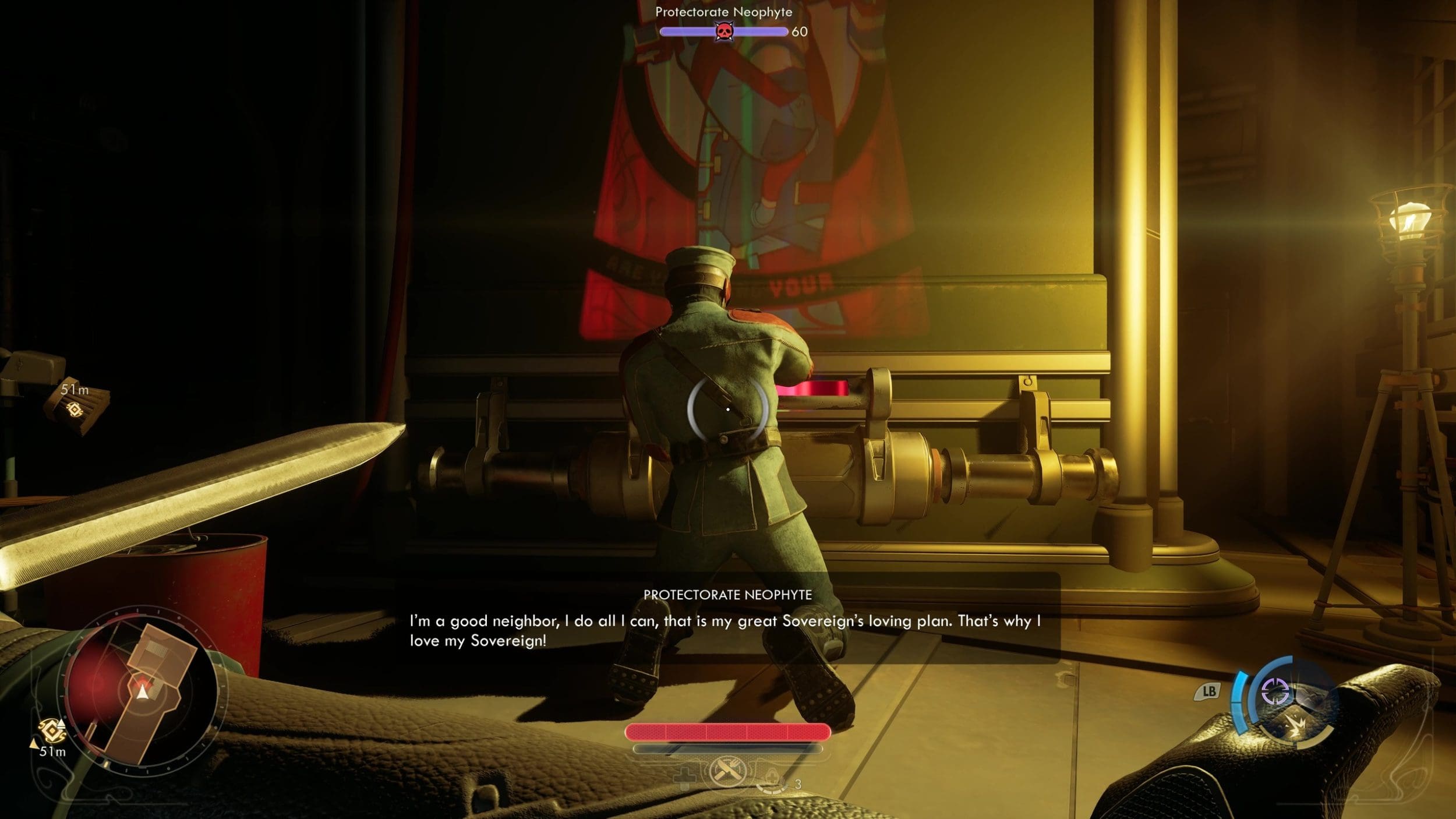This screenshot has width=1456, height=819.
Task: Click the crossed knife and fork consumable icon
Action: pos(727,773)
